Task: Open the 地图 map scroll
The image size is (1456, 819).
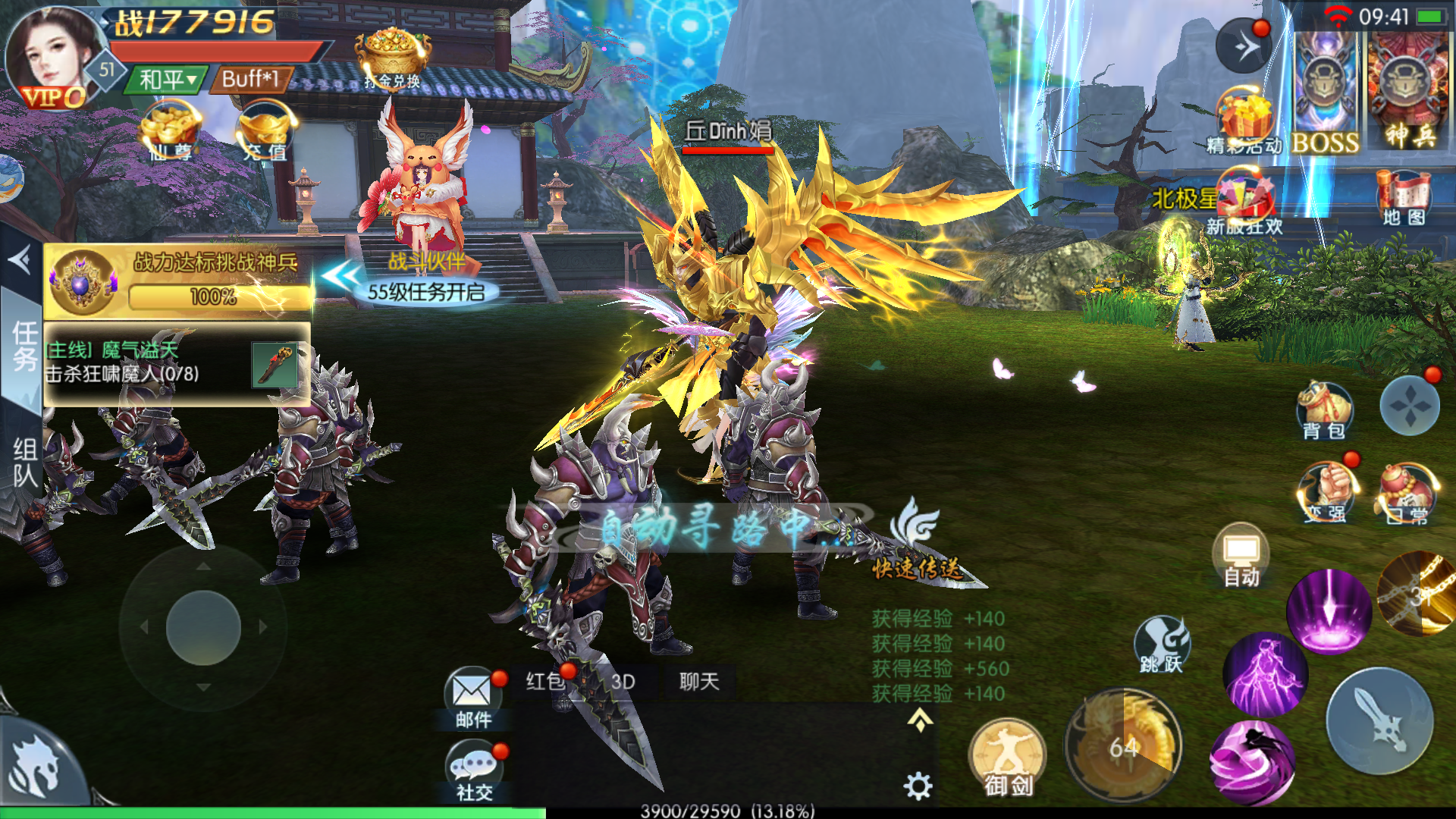Action: pyautogui.click(x=1404, y=197)
